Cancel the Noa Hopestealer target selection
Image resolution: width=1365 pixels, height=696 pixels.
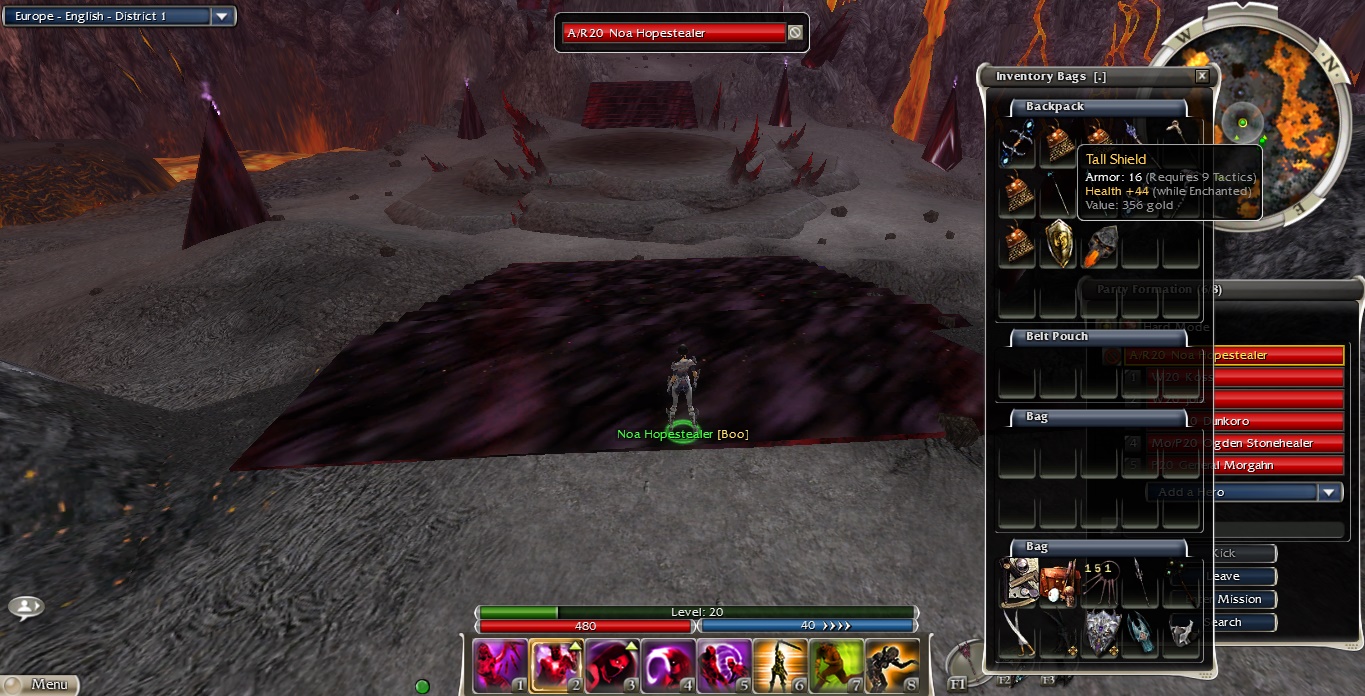click(x=795, y=33)
